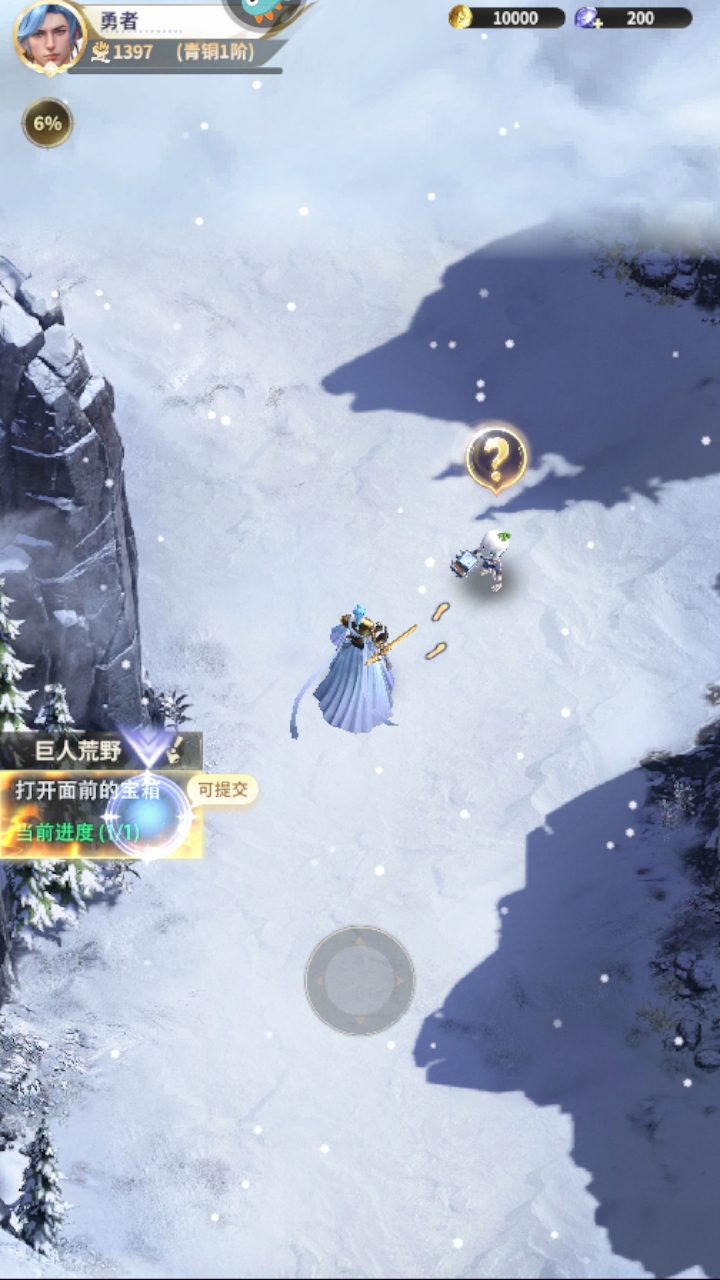Tap the 6% round progress badge
Image resolution: width=720 pixels, height=1280 pixels.
pos(47,123)
